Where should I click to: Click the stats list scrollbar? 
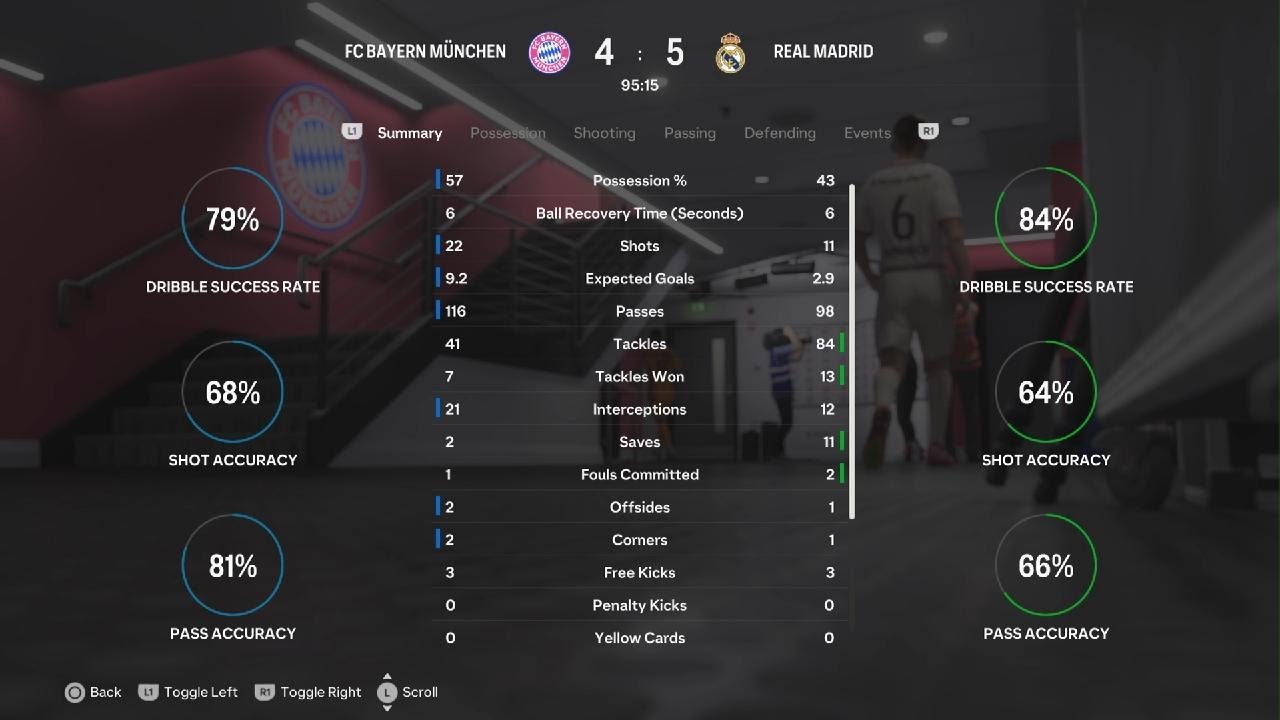(x=852, y=350)
